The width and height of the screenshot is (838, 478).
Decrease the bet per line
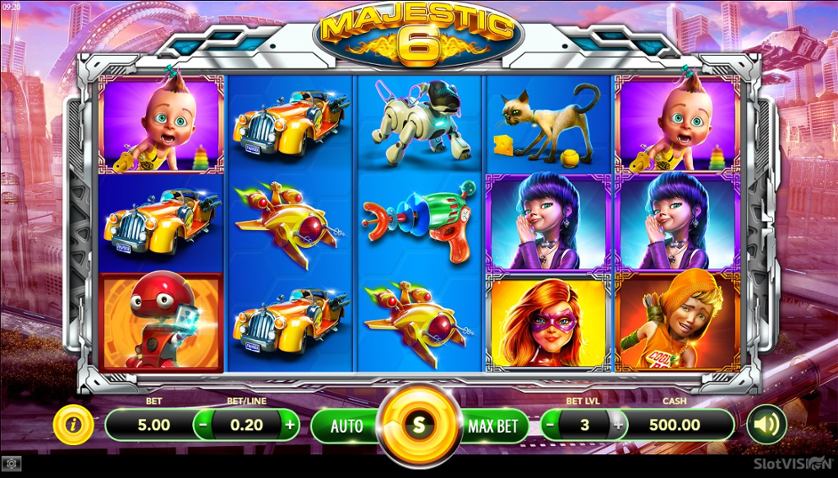coord(204,424)
